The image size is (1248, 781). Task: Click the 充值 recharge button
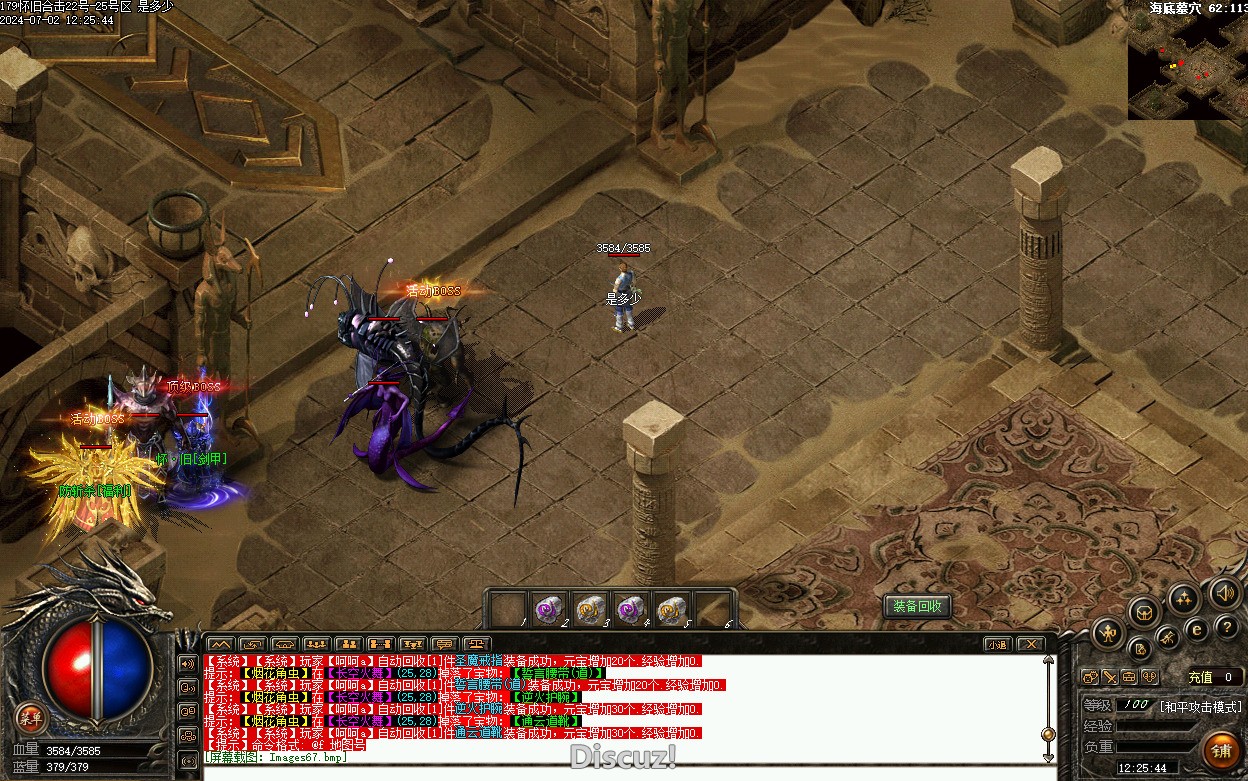(1200, 677)
